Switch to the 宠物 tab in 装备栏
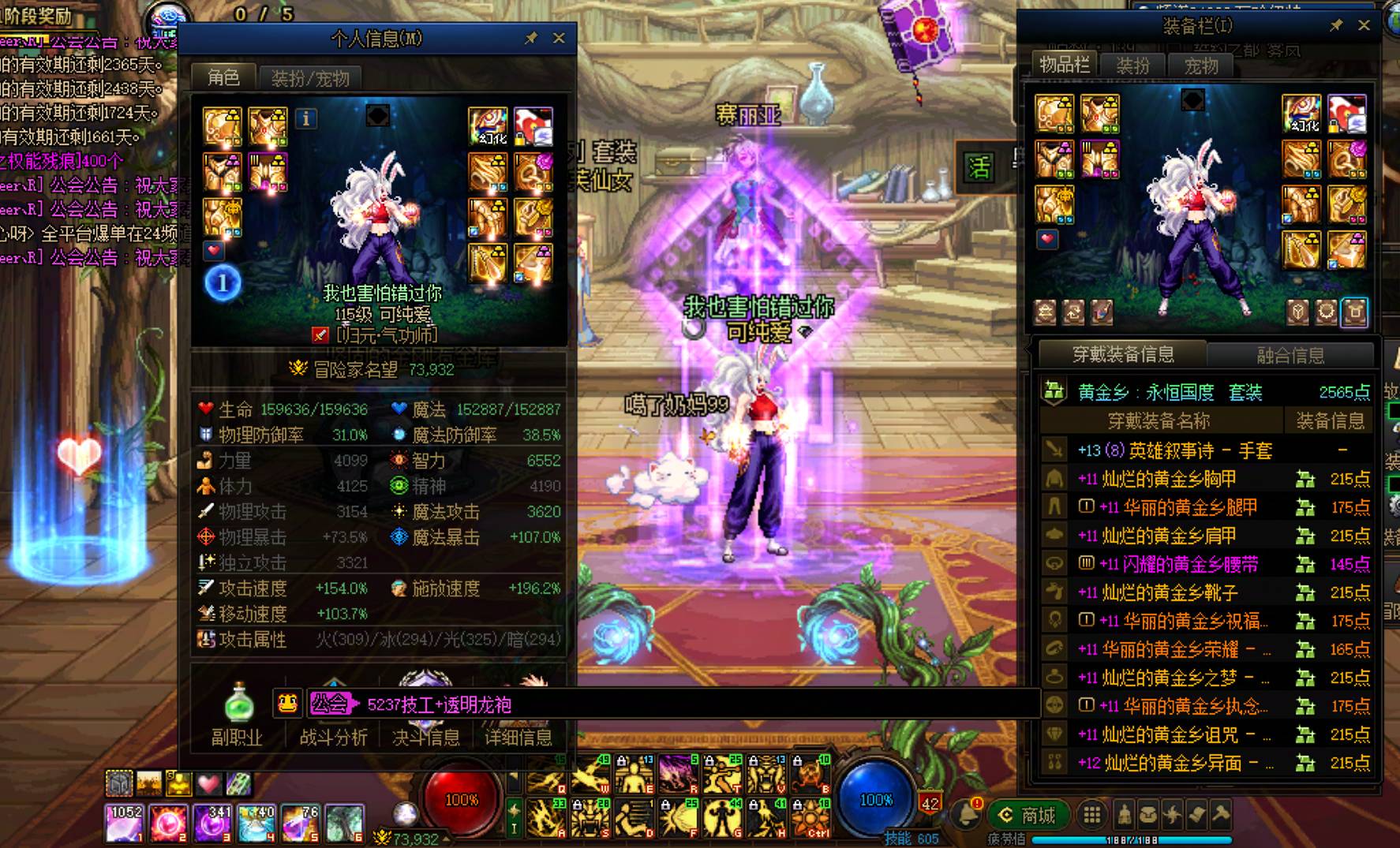Viewport: 1400px width, 848px height. point(1201,66)
